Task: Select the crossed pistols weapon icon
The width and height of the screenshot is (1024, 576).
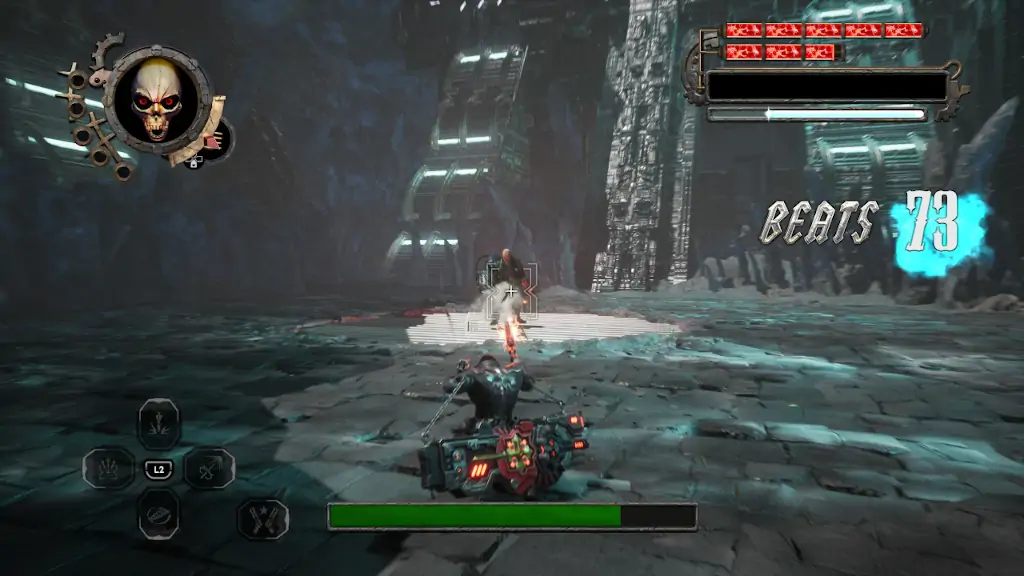Action: click(x=263, y=519)
